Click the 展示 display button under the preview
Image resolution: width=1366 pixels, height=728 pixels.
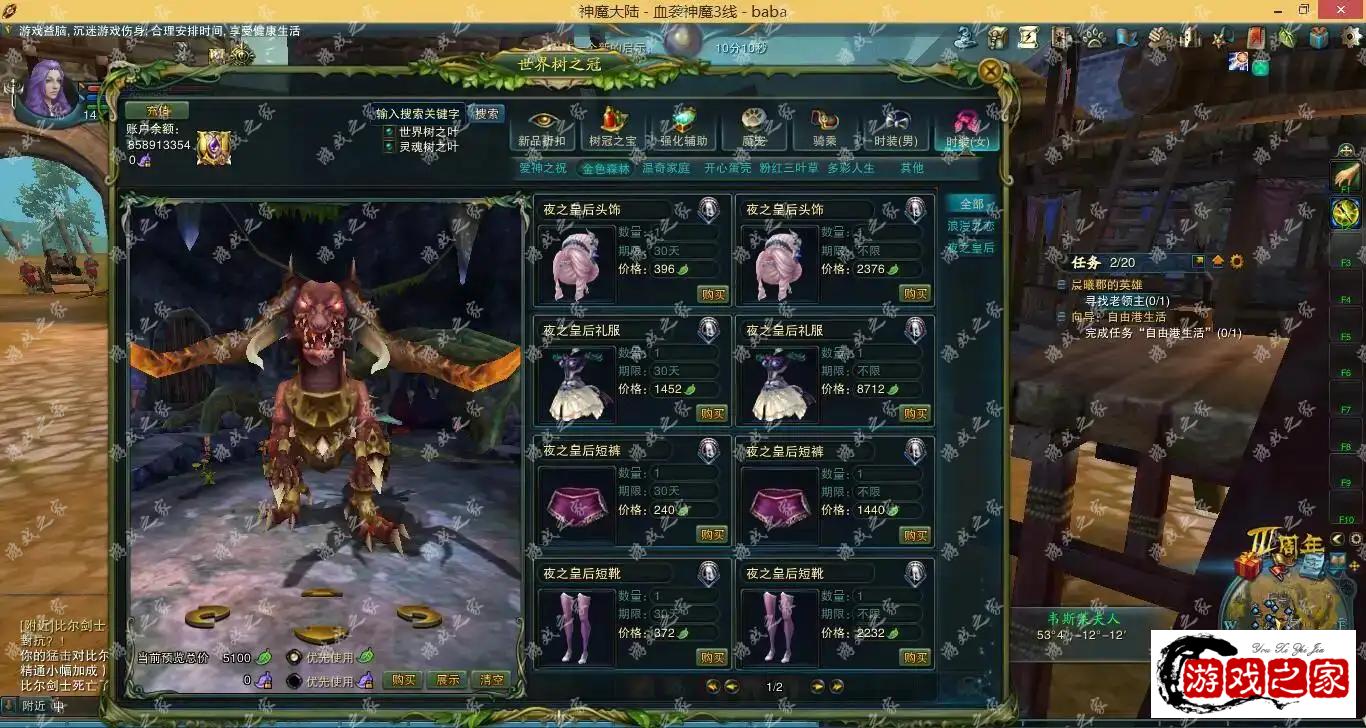coord(447,680)
